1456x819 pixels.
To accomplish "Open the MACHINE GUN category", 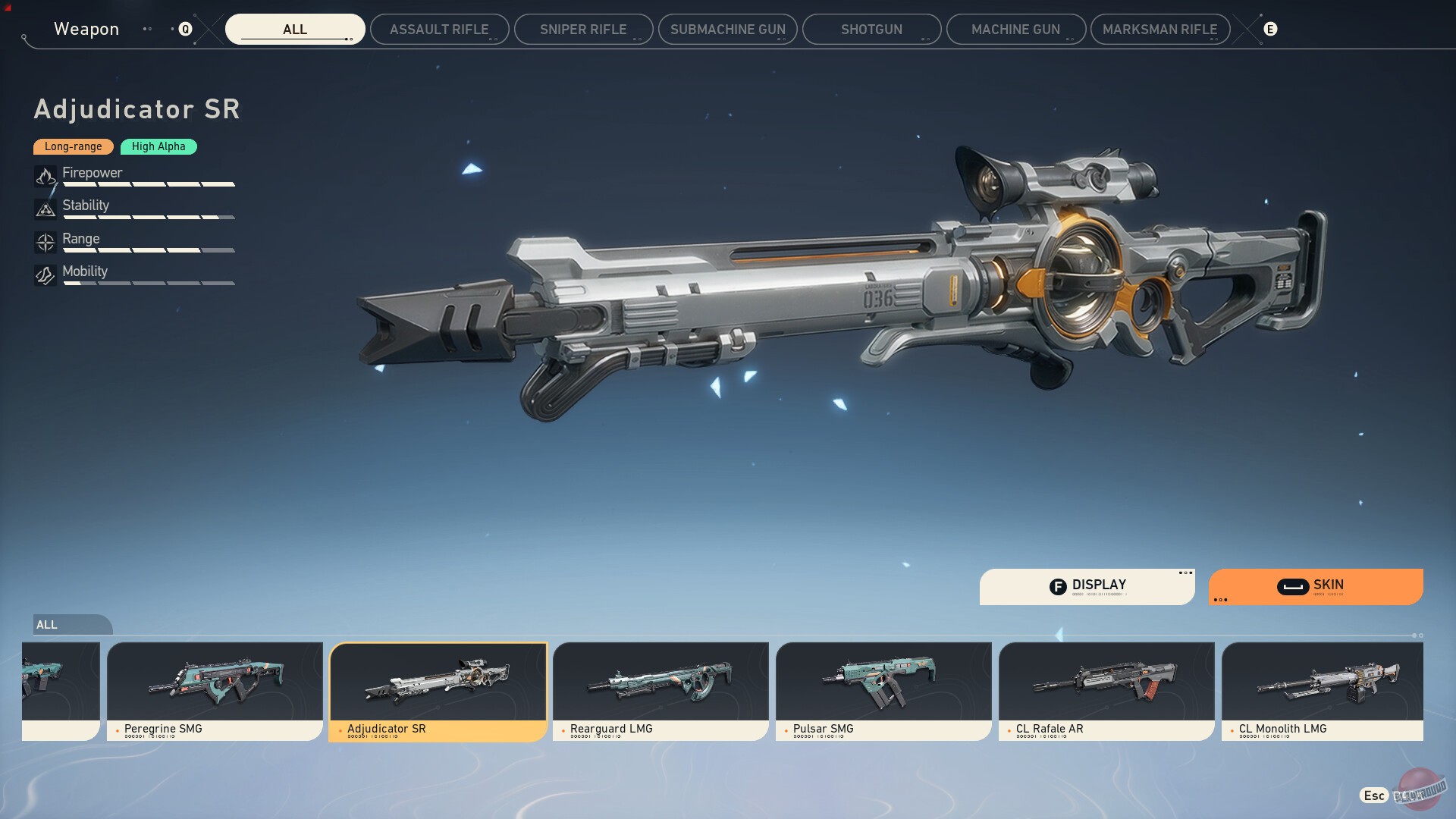I will pyautogui.click(x=1015, y=29).
